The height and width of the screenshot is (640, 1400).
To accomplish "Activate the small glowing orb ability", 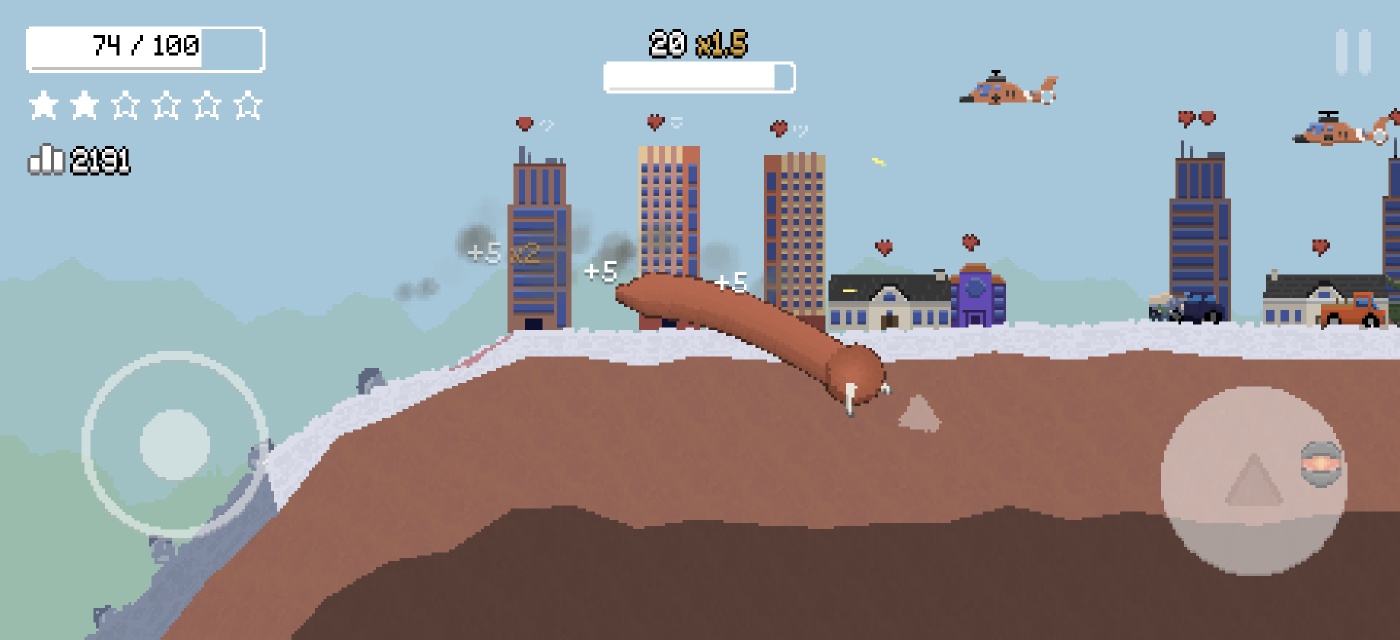I will pyautogui.click(x=1321, y=464).
